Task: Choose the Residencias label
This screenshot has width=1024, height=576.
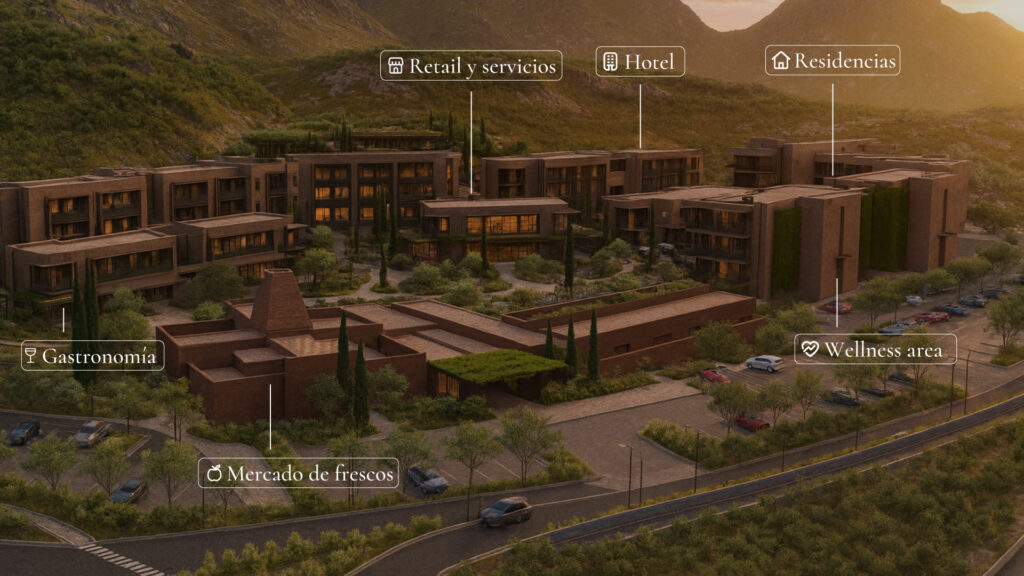Action: (x=833, y=60)
